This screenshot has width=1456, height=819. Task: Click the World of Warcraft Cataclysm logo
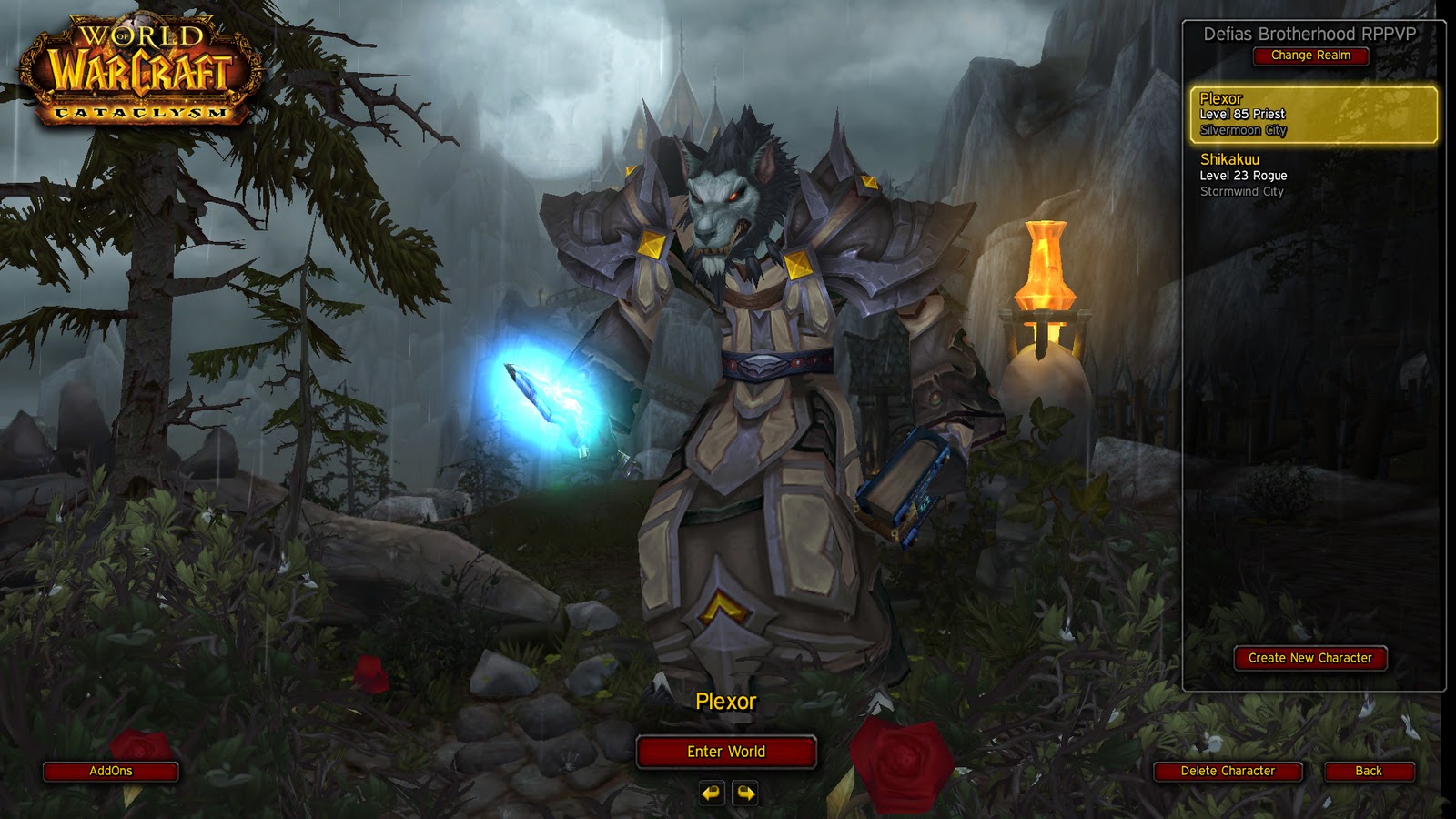[x=138, y=68]
